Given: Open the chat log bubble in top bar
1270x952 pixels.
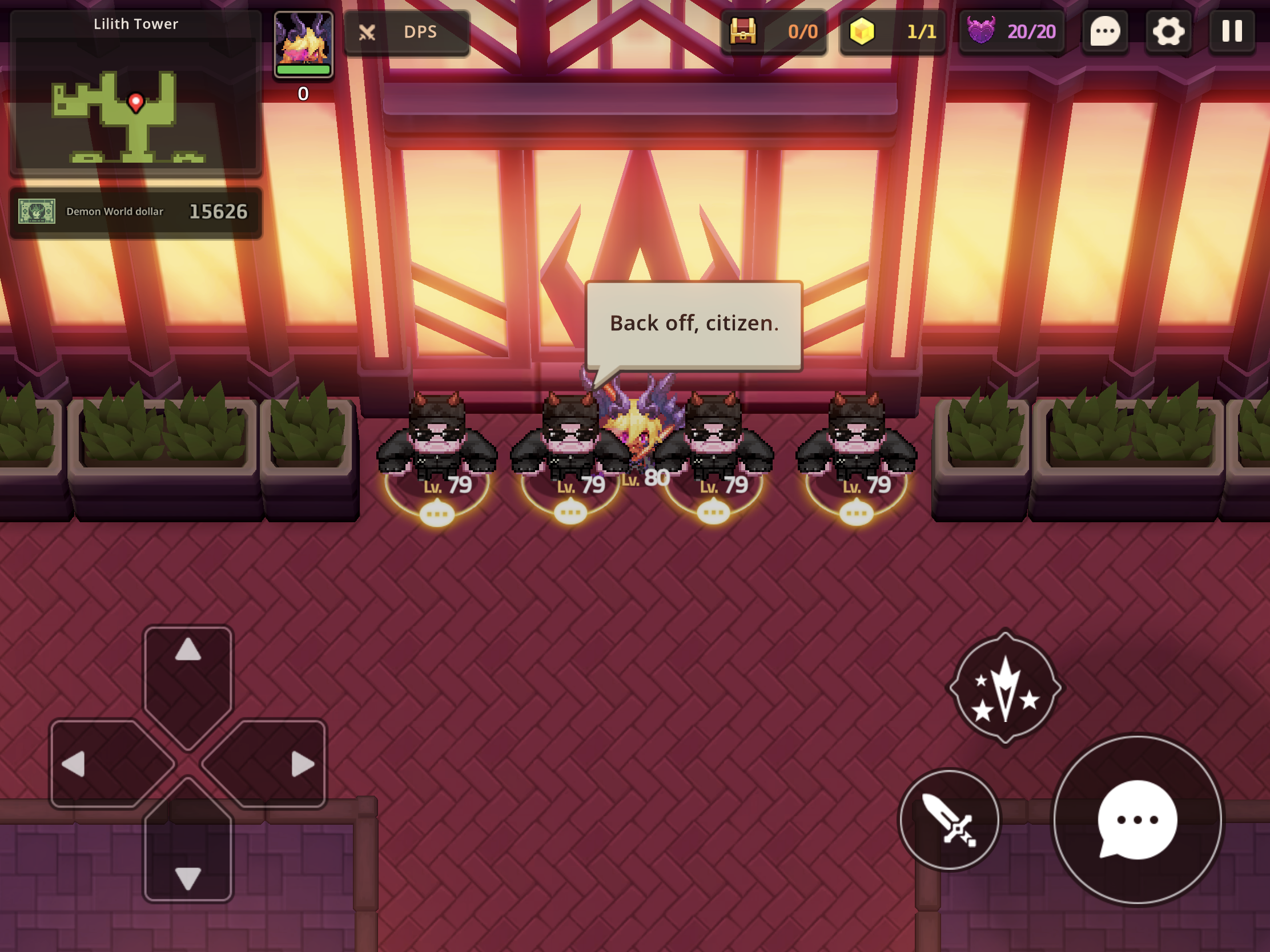Looking at the screenshot, I should 1104,31.
